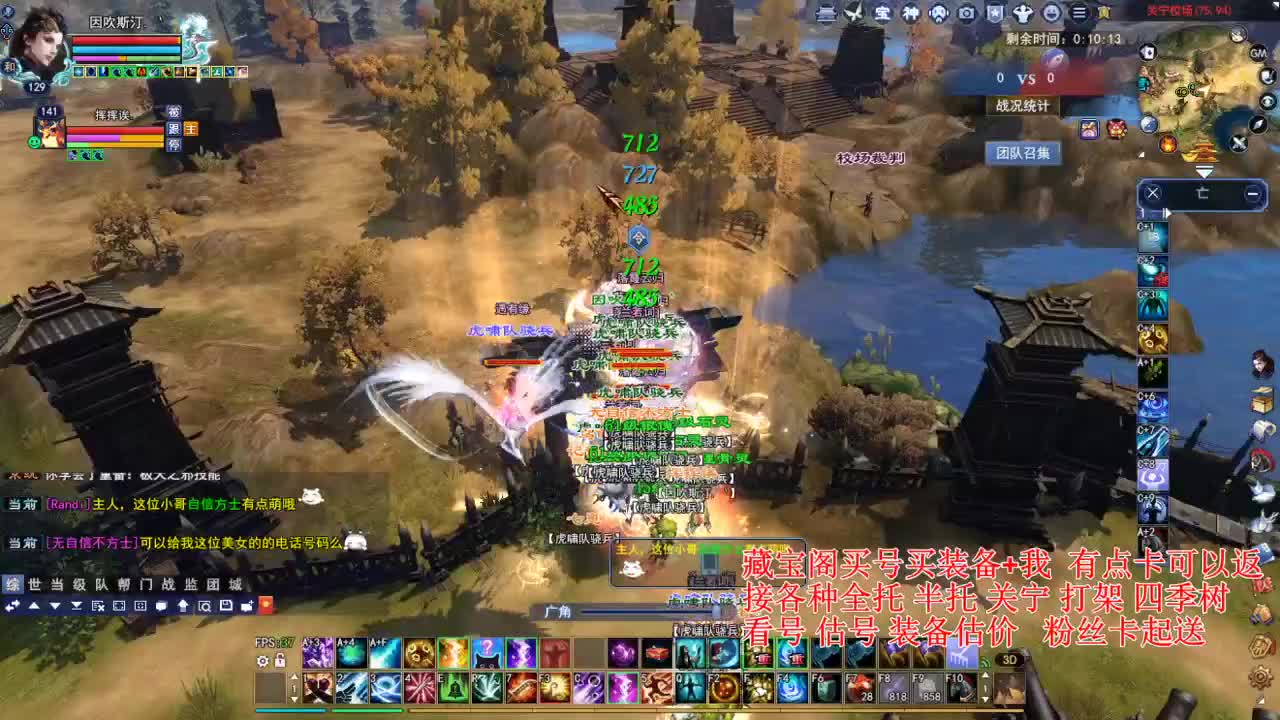Open chat search with the magnifier icon
This screenshot has width=1280, height=720.
click(205, 606)
